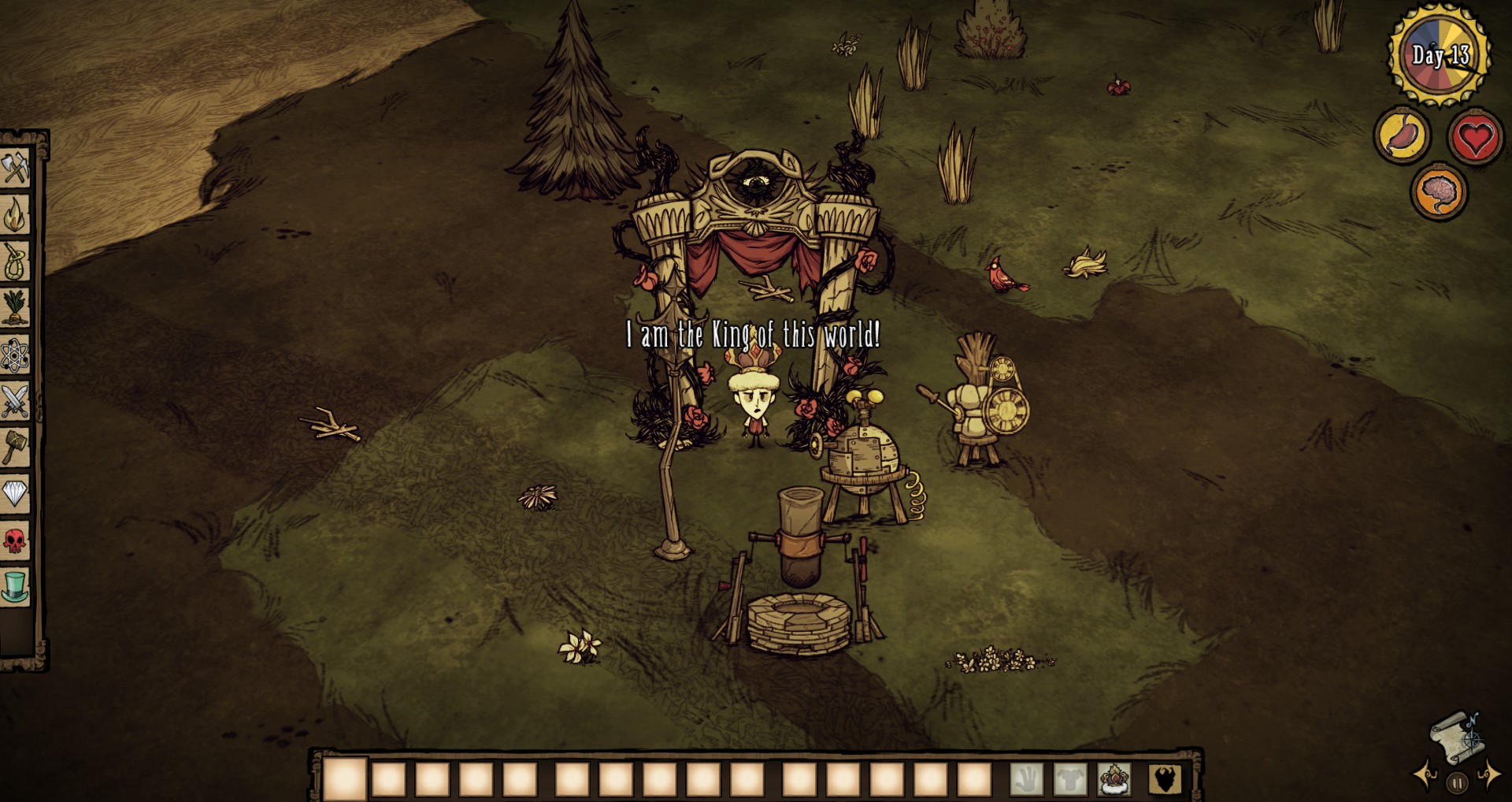Pause the game with the pause button

click(x=1457, y=783)
